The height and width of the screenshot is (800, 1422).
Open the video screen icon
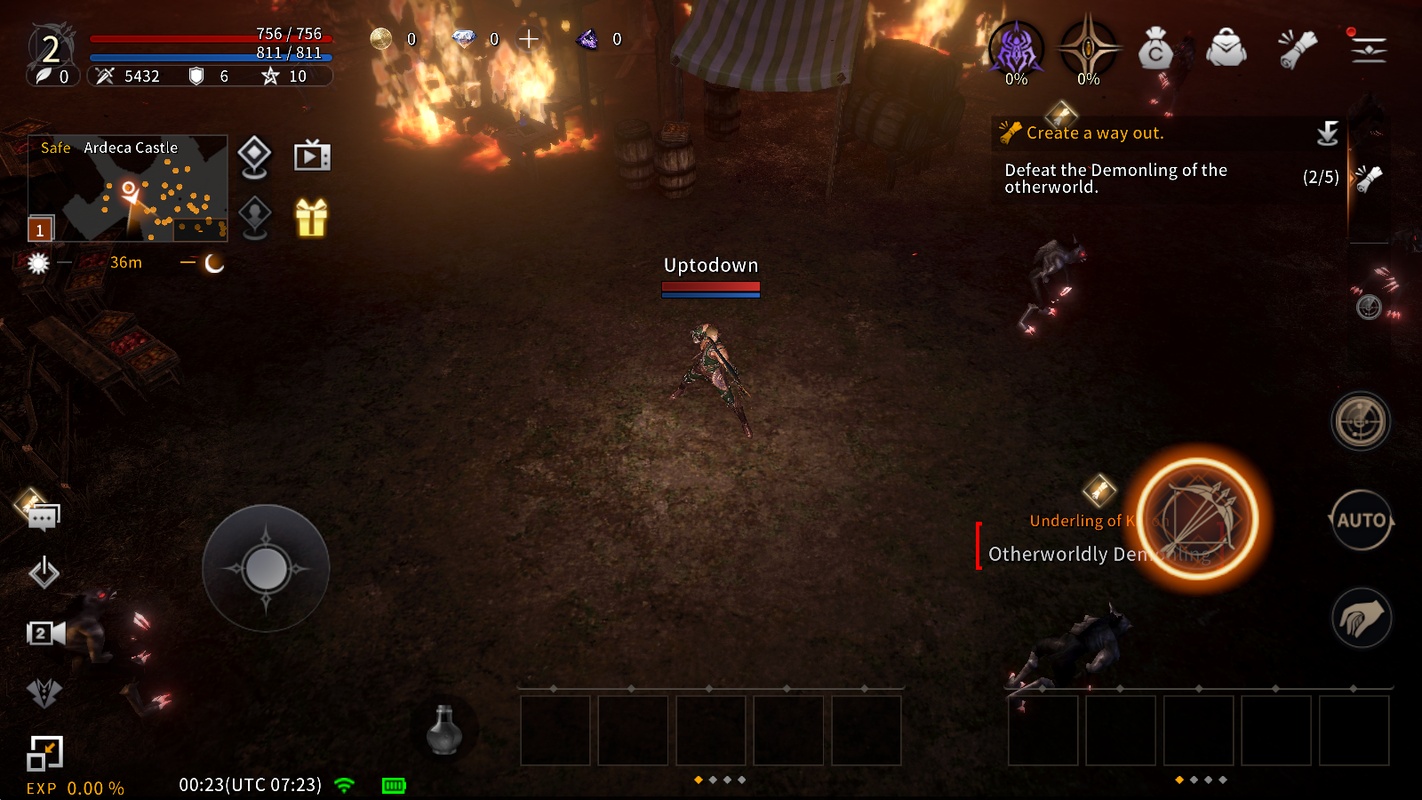point(311,157)
